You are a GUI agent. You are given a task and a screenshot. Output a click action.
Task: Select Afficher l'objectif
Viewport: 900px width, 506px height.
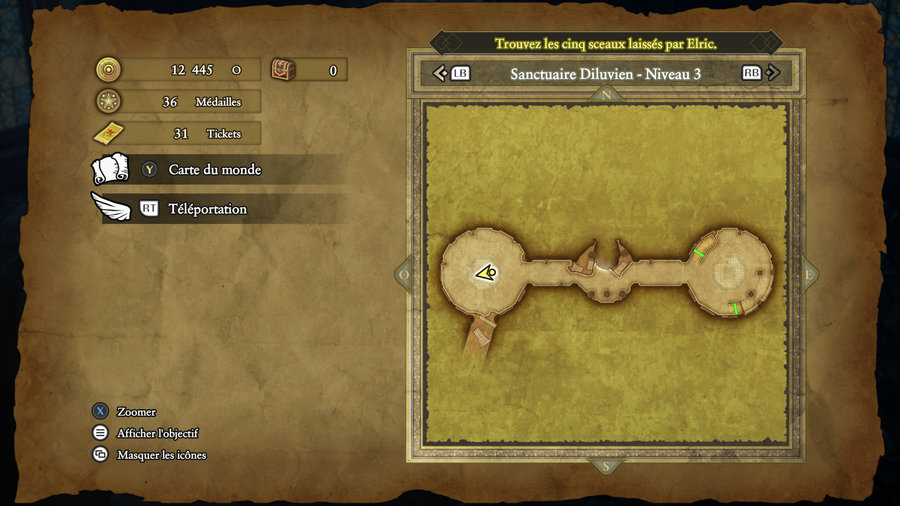(x=157, y=433)
